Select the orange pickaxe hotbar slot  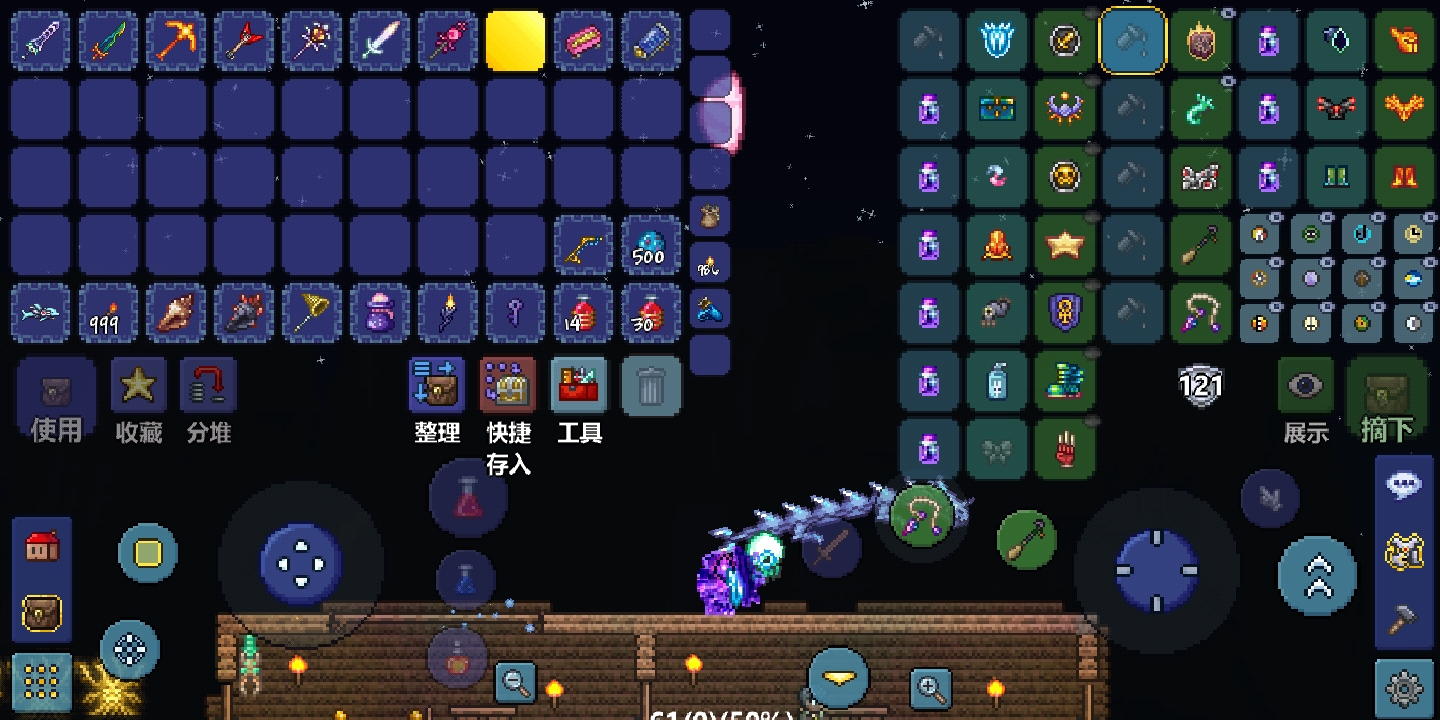tap(176, 41)
